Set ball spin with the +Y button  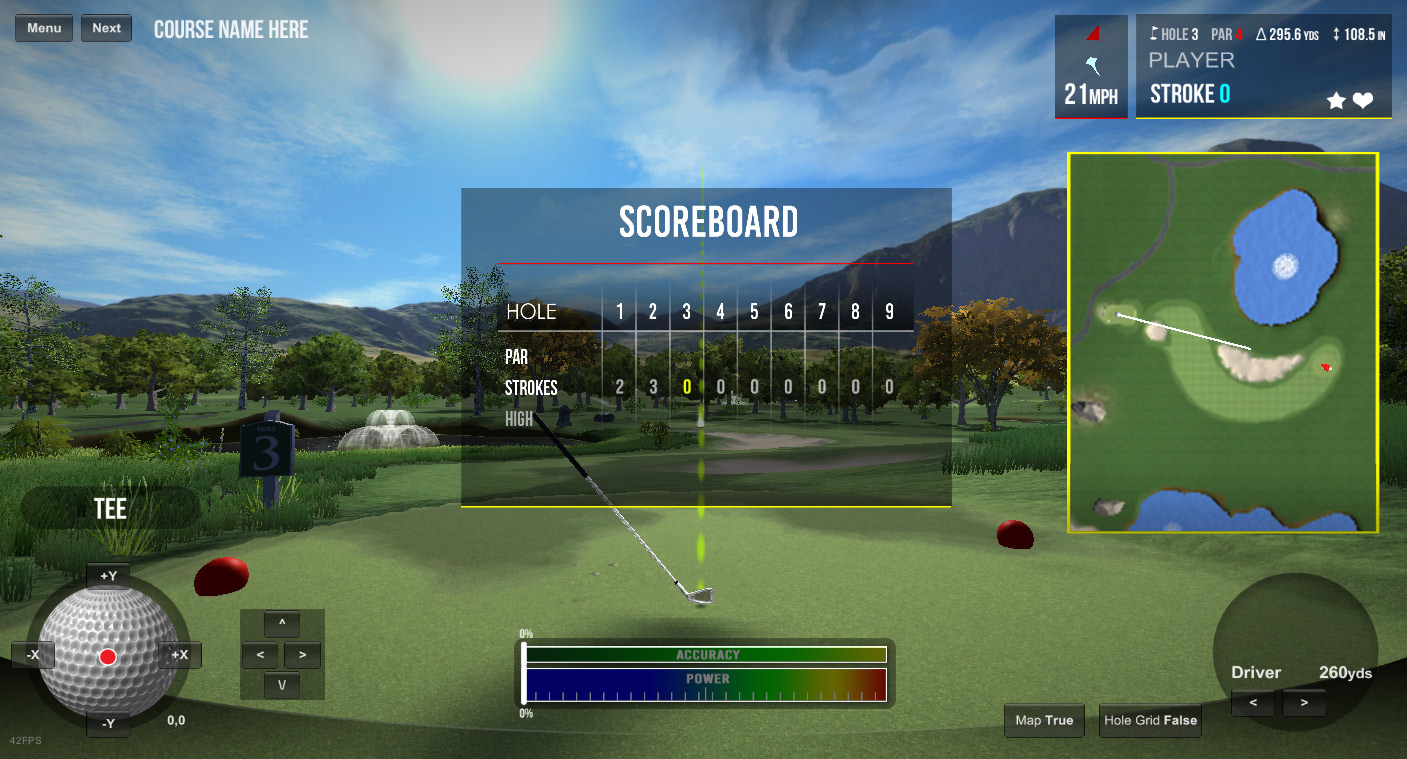coord(109,576)
